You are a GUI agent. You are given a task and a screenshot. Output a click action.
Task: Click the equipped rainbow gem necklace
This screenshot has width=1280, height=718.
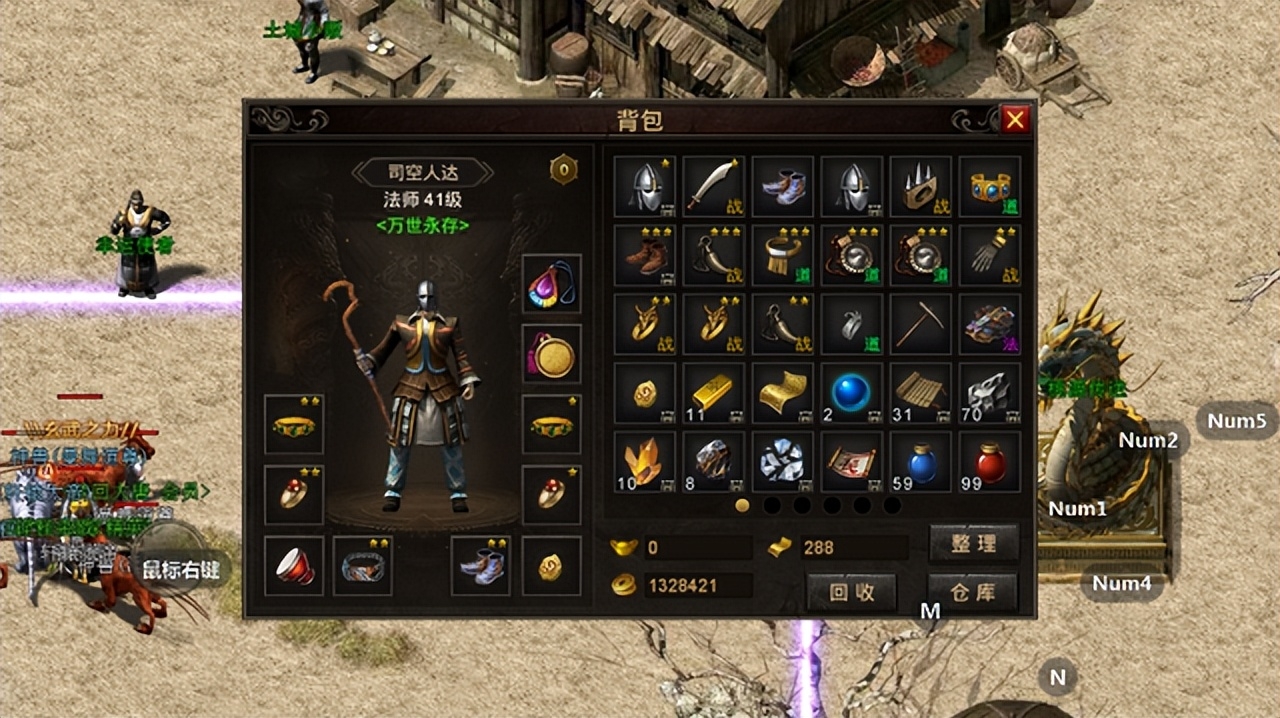point(551,285)
